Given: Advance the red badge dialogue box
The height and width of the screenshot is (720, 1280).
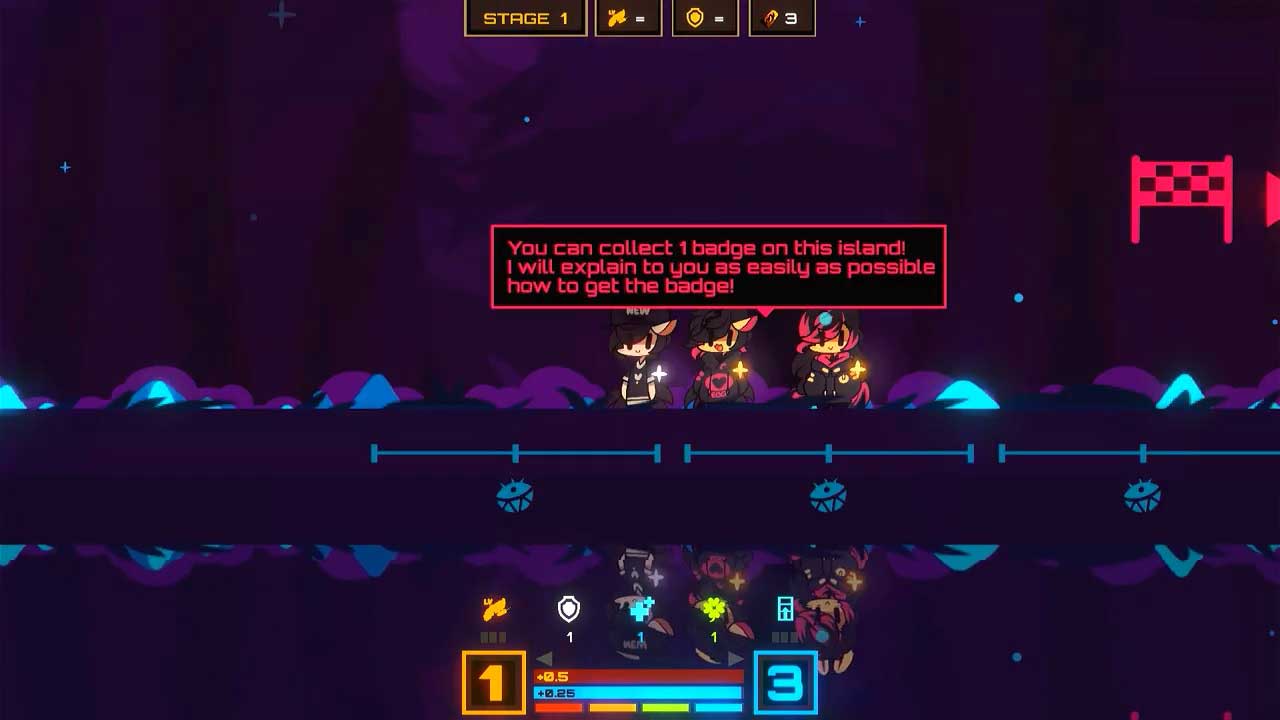Looking at the screenshot, I should coord(718,266).
